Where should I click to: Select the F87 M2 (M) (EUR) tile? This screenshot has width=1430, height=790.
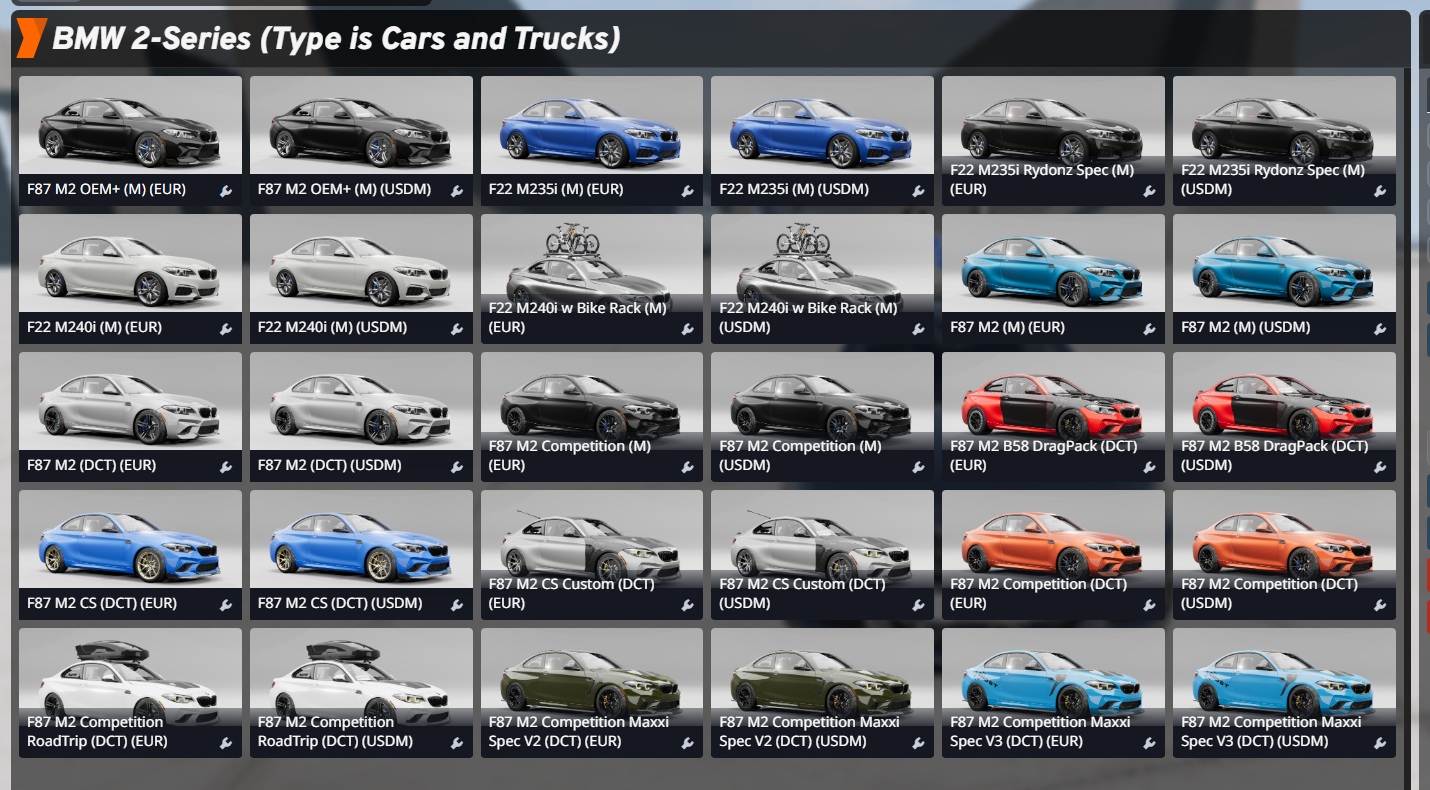click(1053, 268)
